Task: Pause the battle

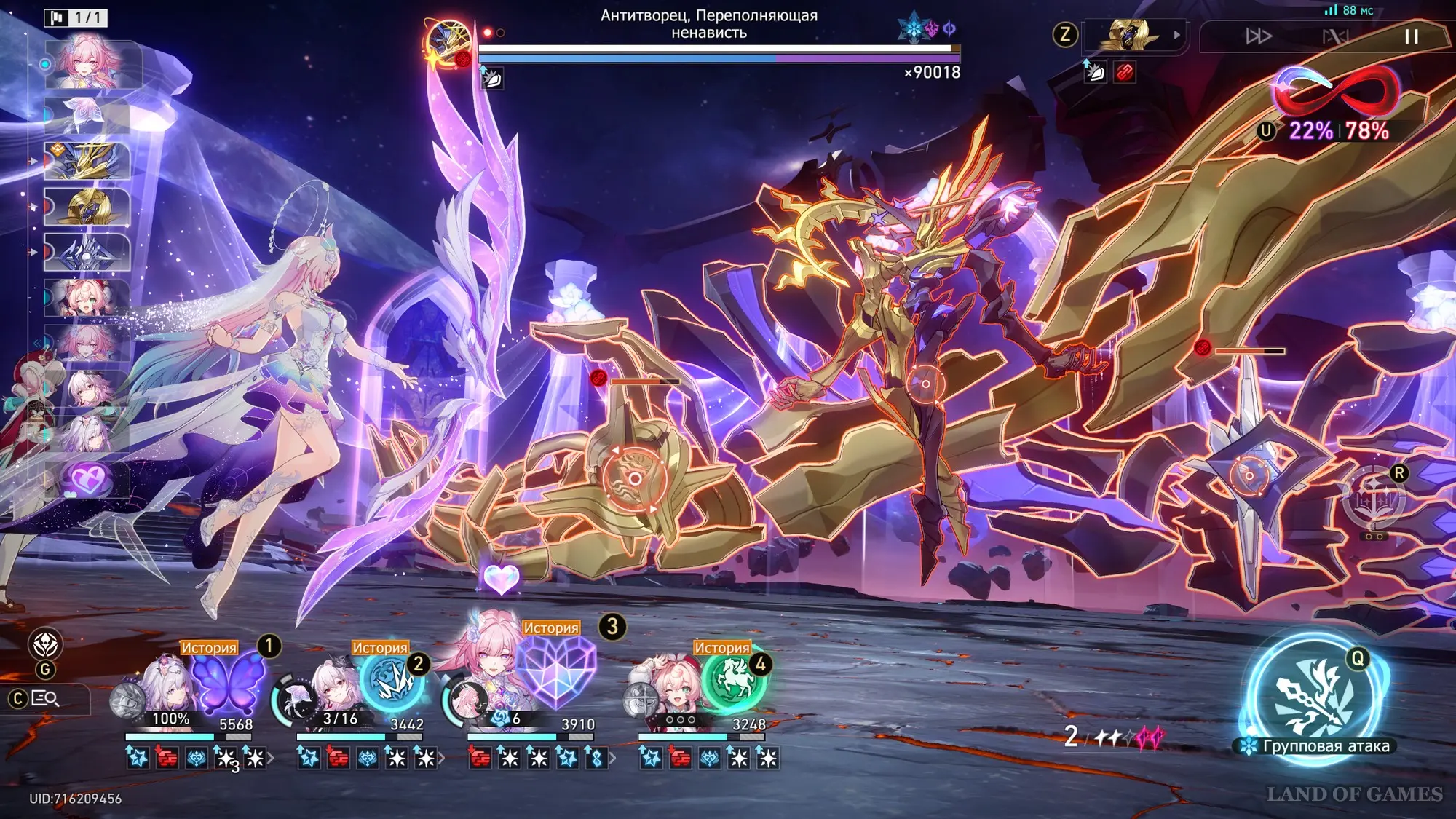Action: click(x=1411, y=36)
